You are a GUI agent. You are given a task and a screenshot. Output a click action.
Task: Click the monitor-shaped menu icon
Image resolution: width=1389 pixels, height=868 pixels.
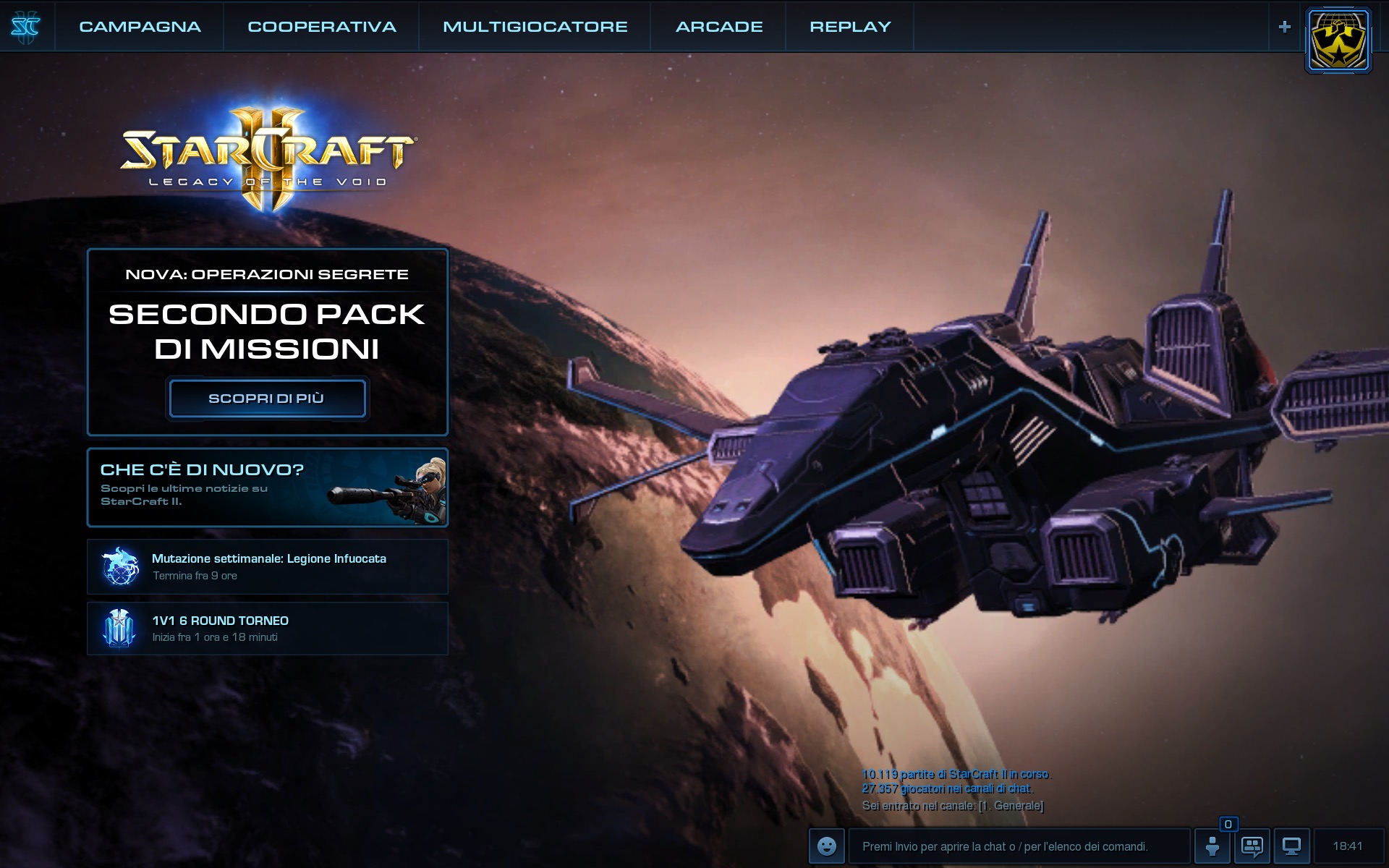point(1291,846)
